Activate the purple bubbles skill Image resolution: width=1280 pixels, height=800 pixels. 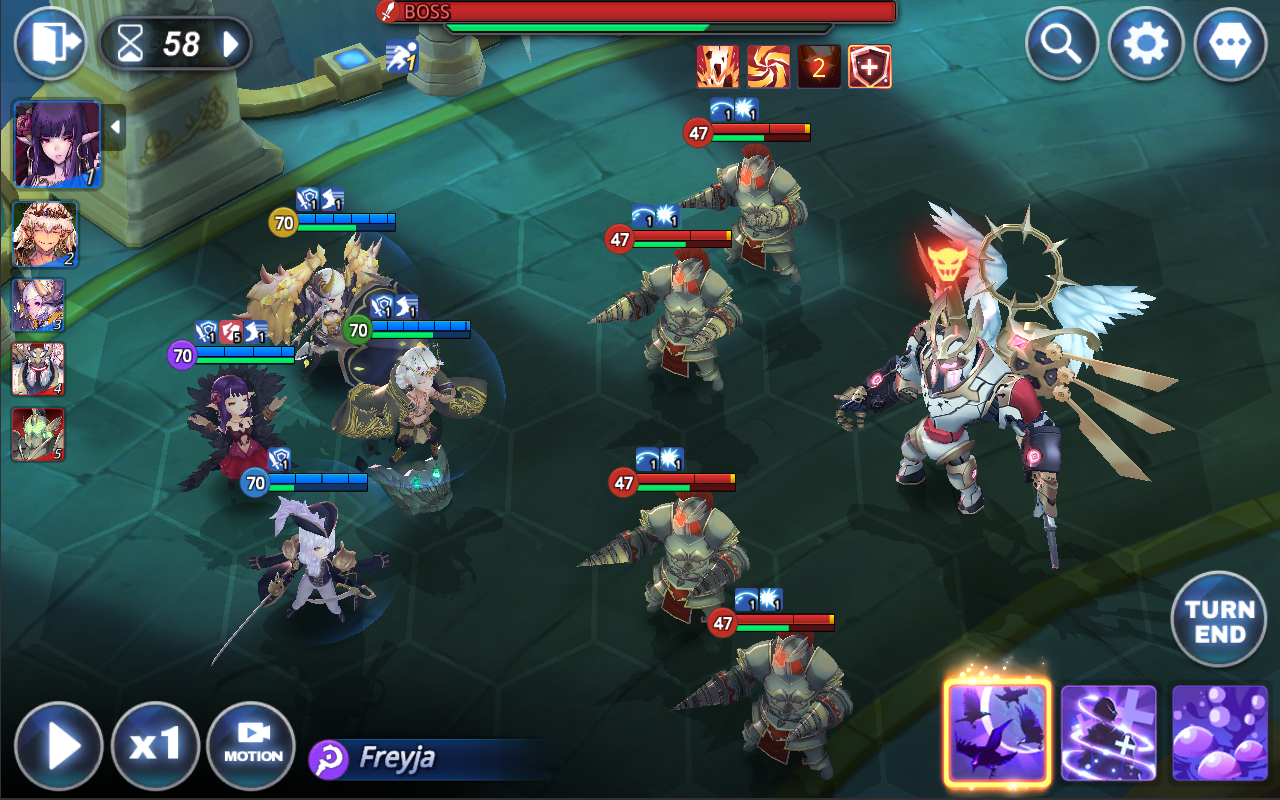click(1220, 732)
